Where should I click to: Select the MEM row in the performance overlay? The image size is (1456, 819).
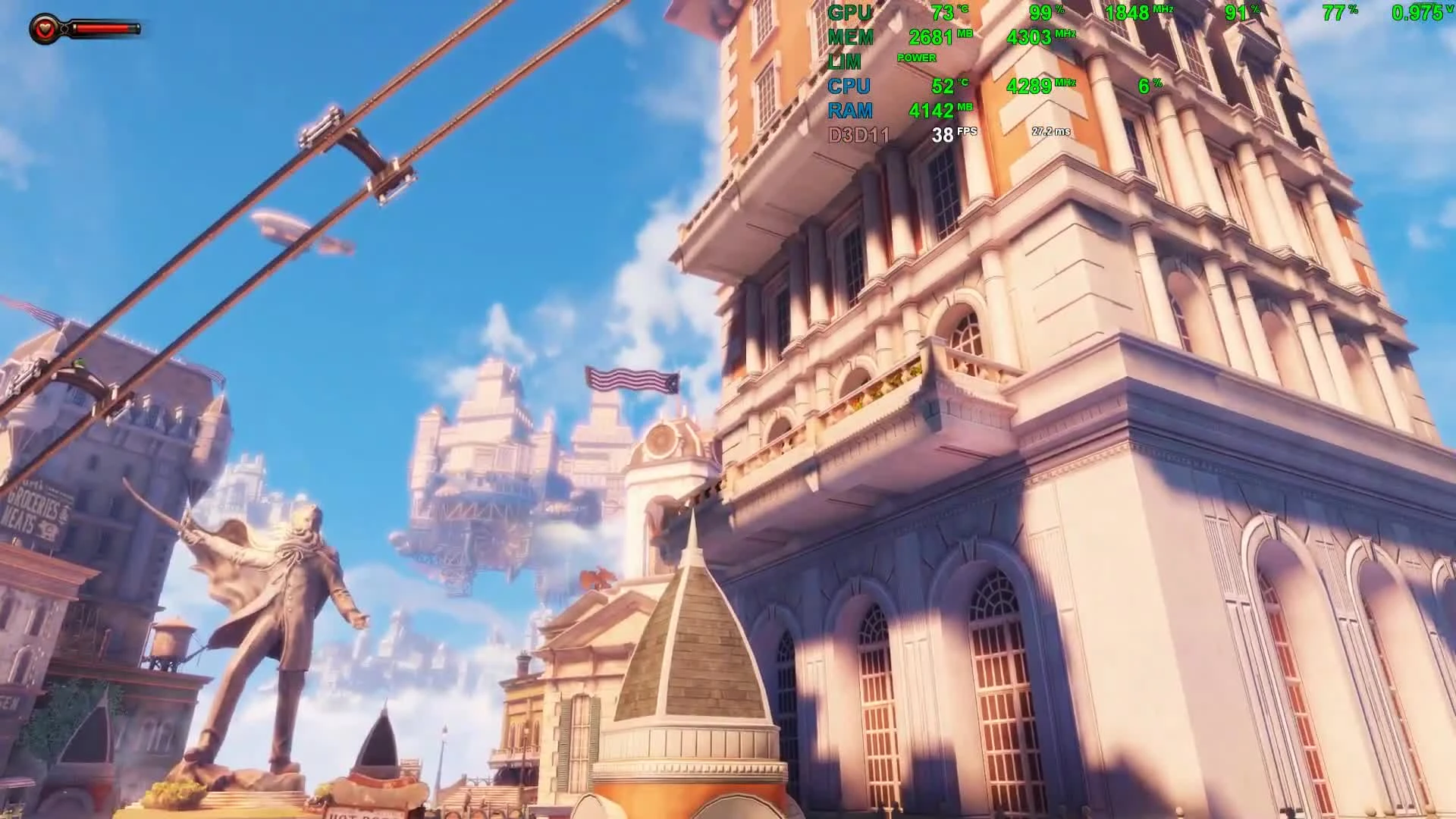pos(849,36)
